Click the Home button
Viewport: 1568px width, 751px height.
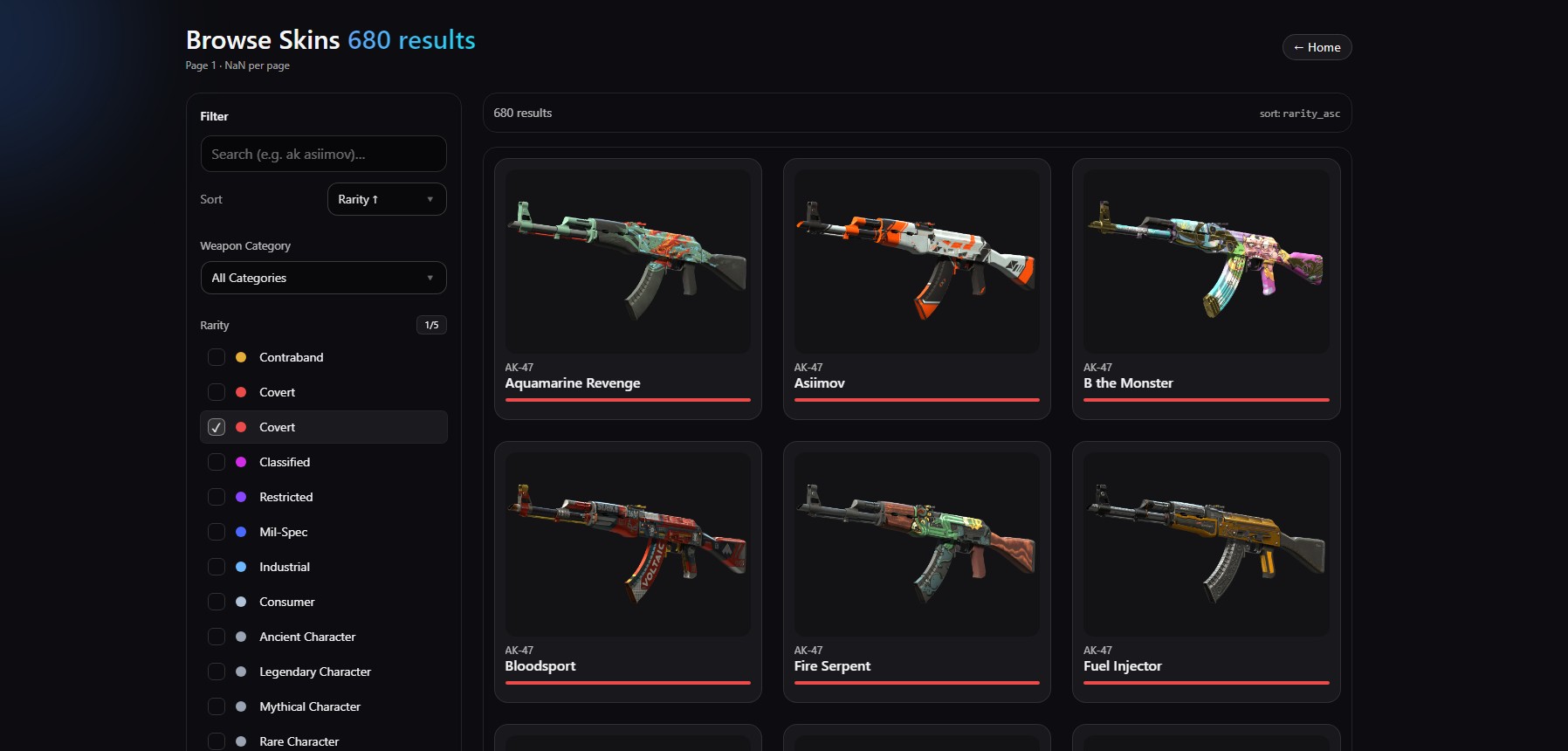point(1317,47)
